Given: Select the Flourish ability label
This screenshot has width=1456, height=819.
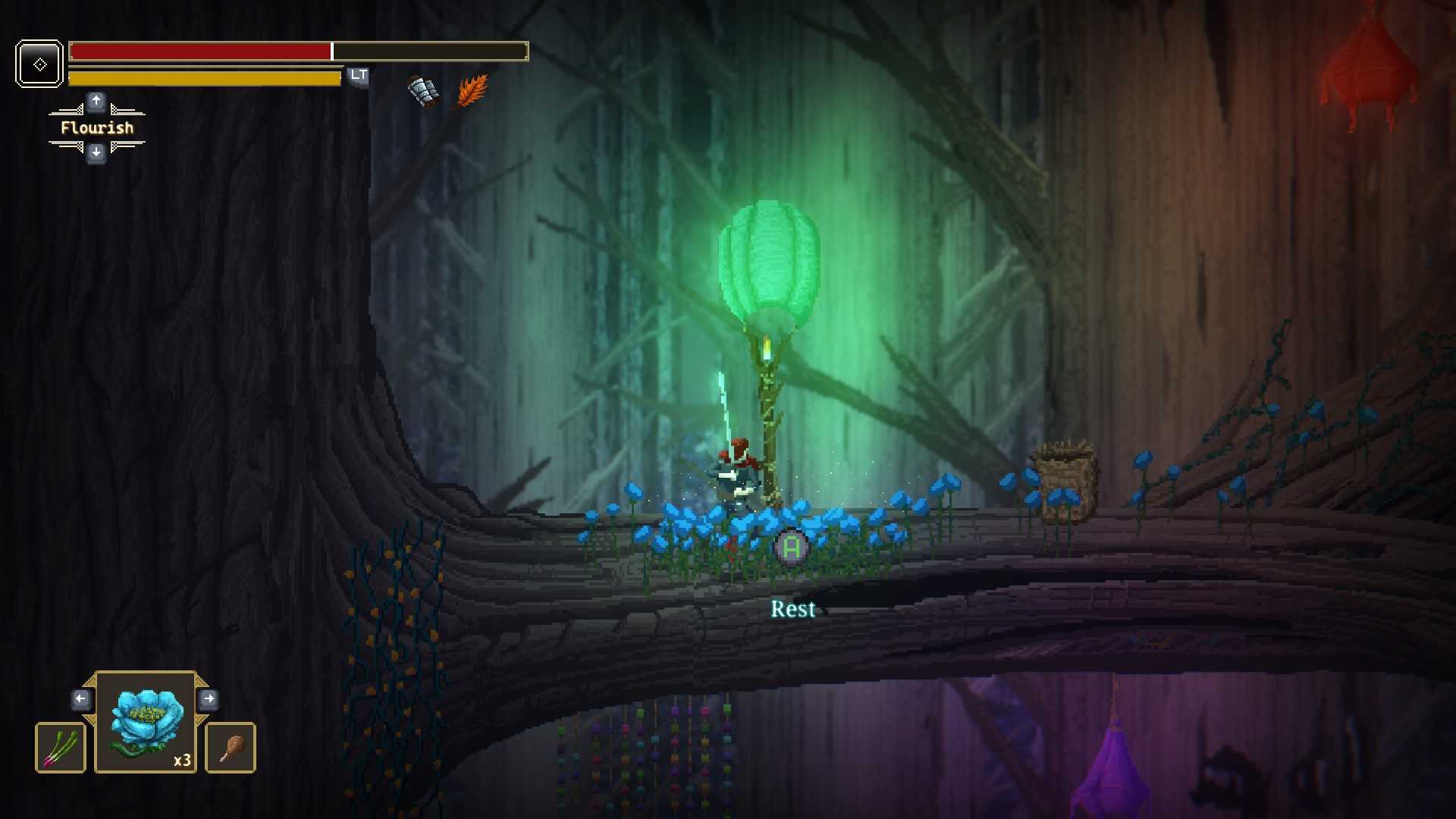Looking at the screenshot, I should click(x=97, y=127).
